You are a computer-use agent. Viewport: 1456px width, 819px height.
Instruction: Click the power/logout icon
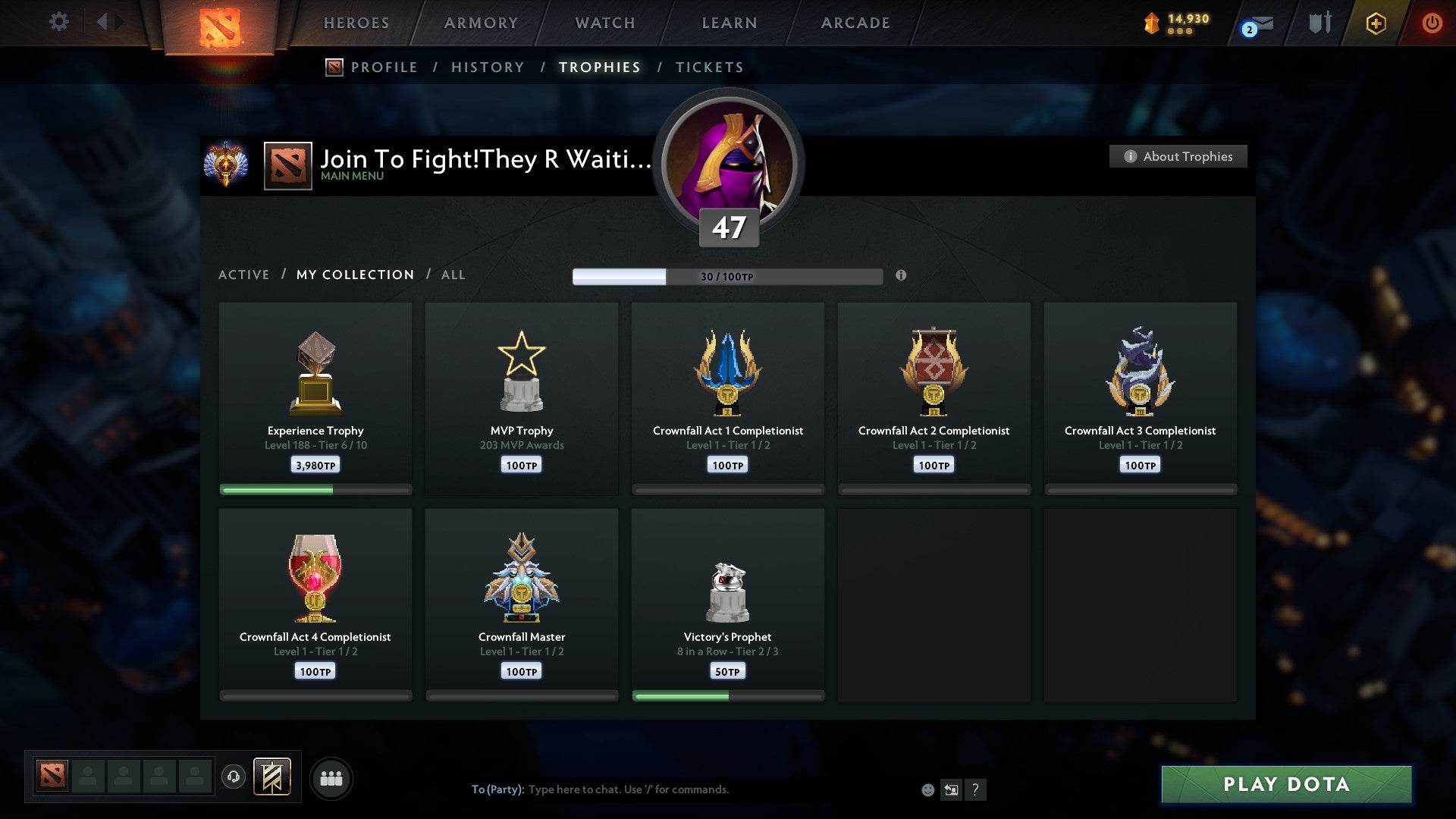tap(1432, 23)
